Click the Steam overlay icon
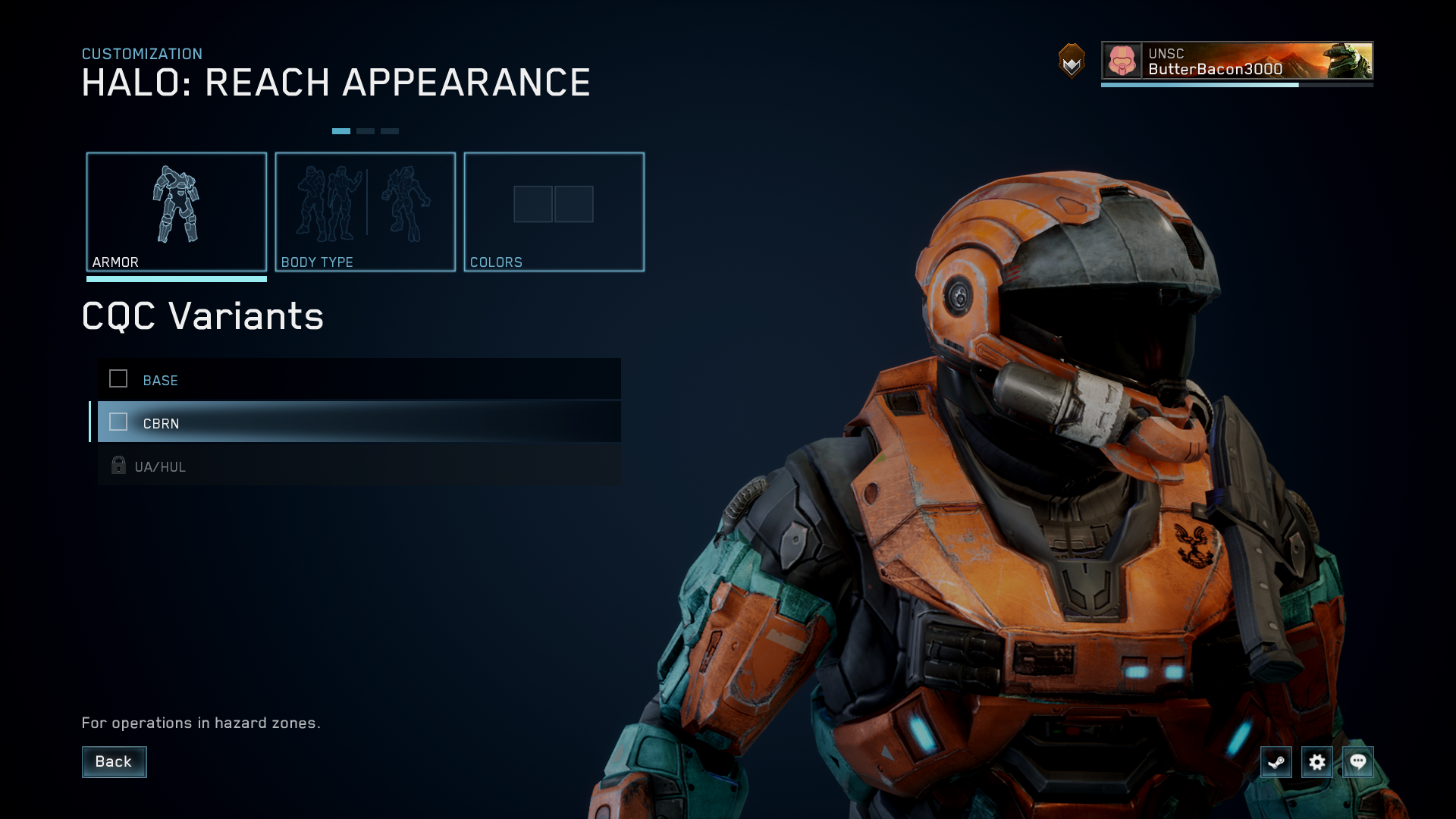This screenshot has width=1456, height=819. pyautogui.click(x=1276, y=762)
